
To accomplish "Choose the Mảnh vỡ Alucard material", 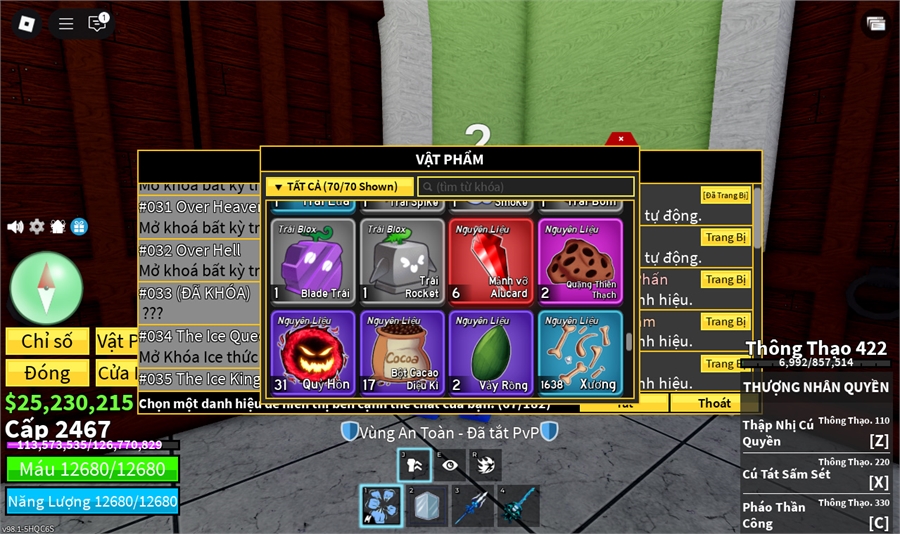I will [491, 261].
